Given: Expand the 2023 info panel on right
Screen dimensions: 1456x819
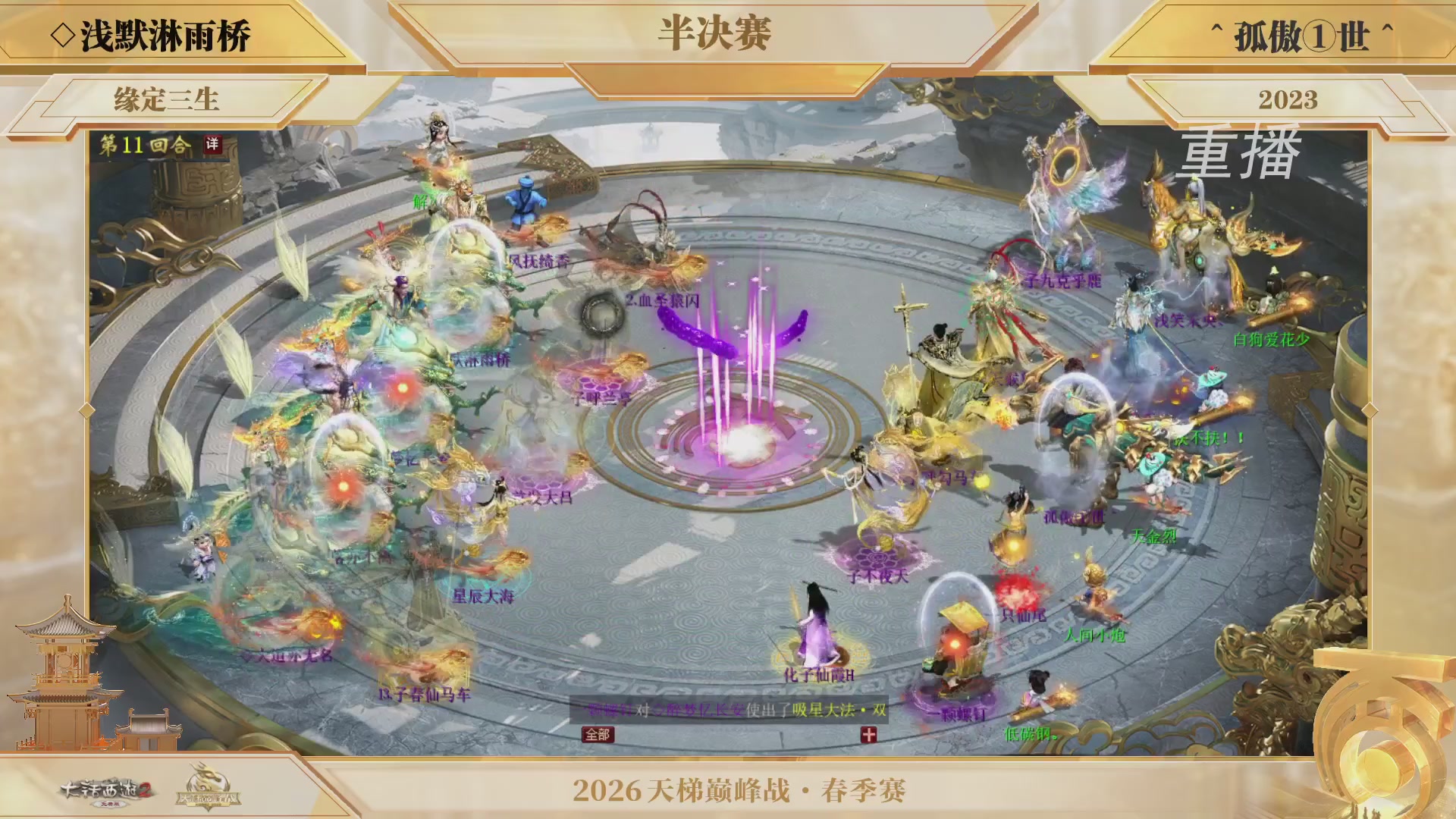Looking at the screenshot, I should tap(1289, 97).
